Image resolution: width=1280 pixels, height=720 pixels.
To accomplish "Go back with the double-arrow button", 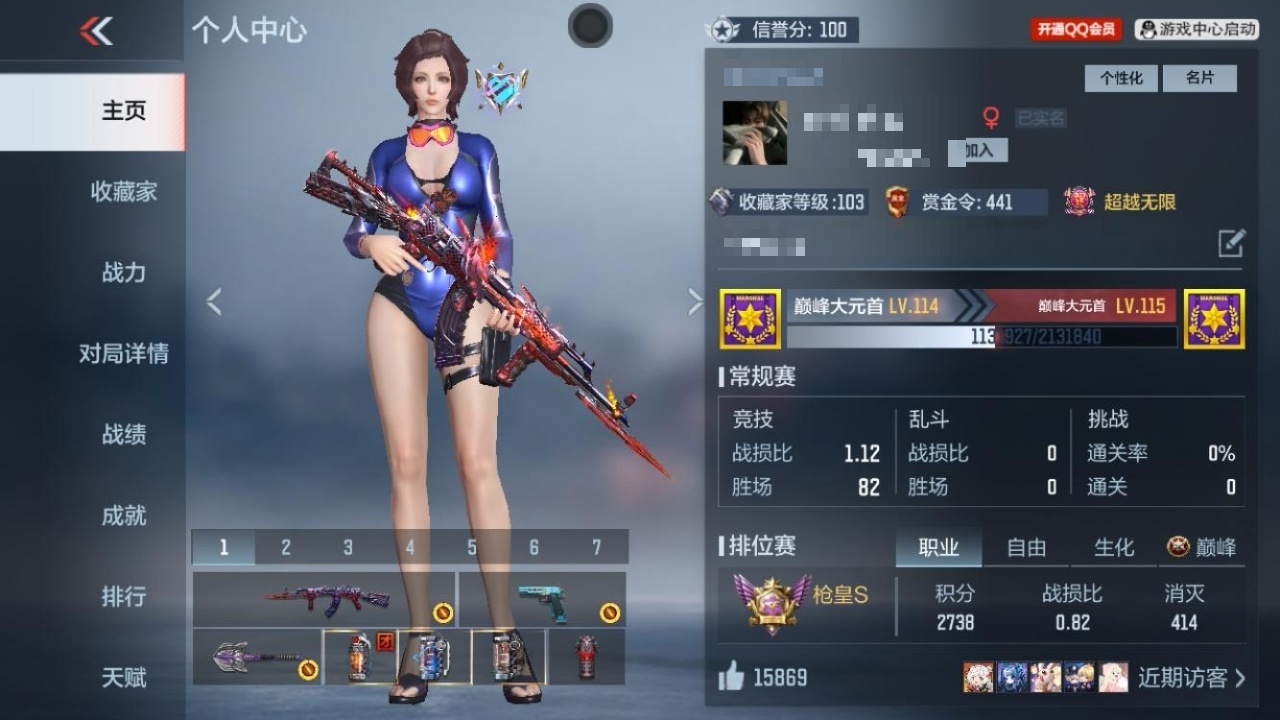I will (96, 31).
